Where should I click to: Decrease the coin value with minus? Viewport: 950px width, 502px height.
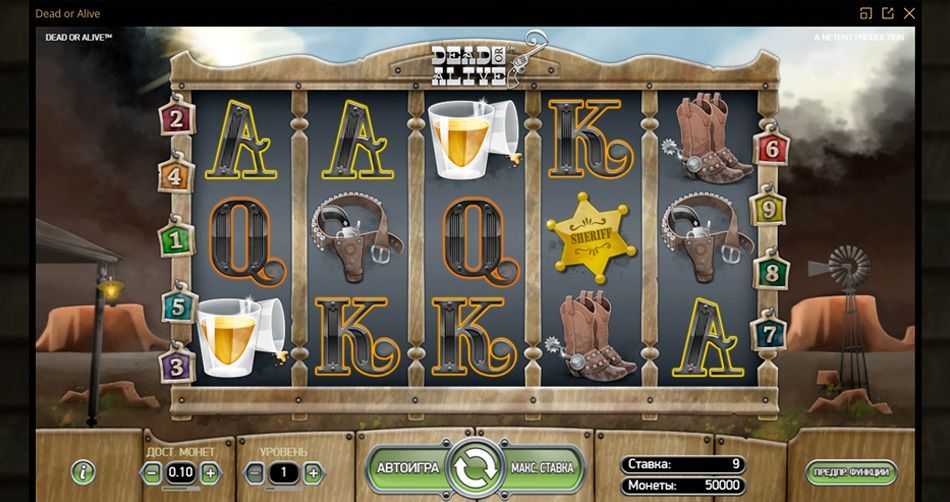tap(151, 473)
